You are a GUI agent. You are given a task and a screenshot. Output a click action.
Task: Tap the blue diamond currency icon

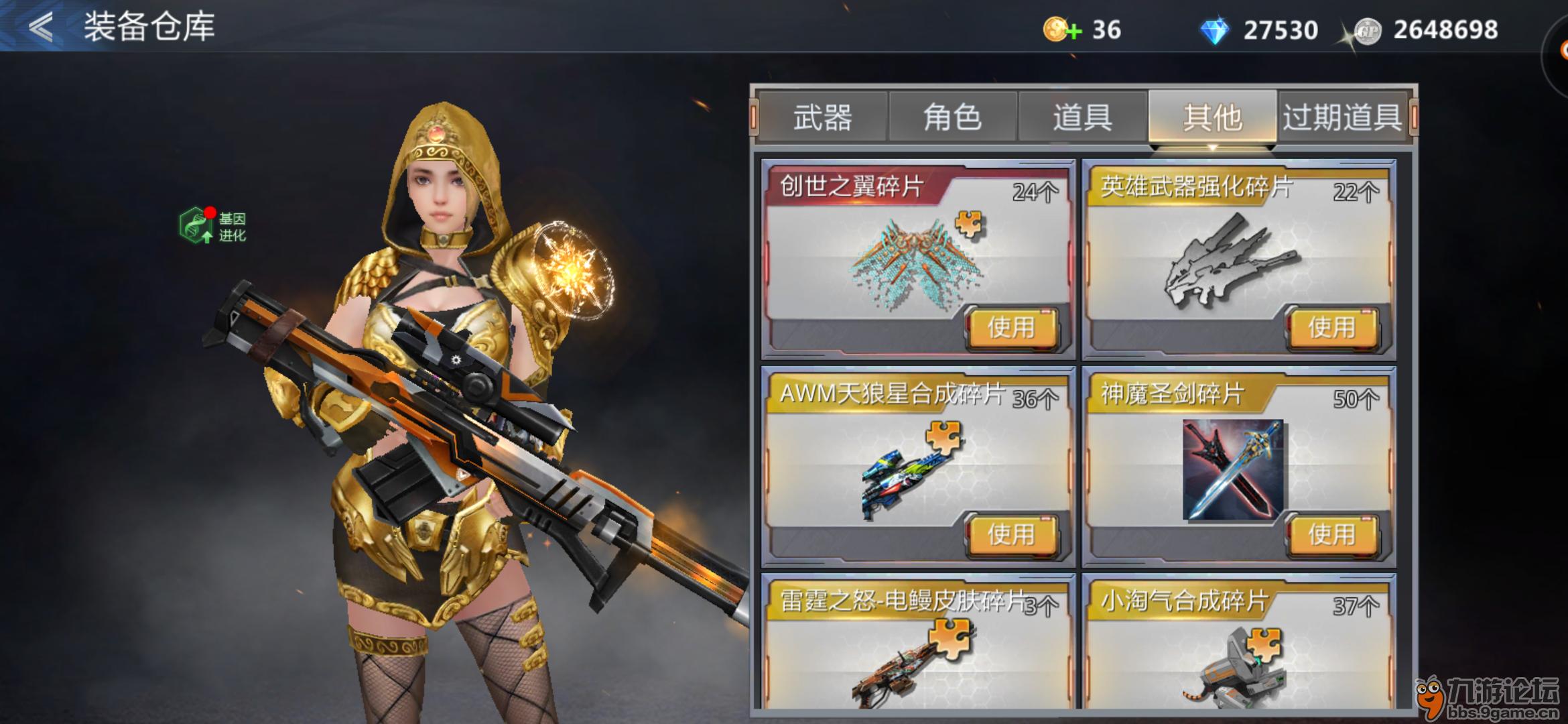point(1214,31)
